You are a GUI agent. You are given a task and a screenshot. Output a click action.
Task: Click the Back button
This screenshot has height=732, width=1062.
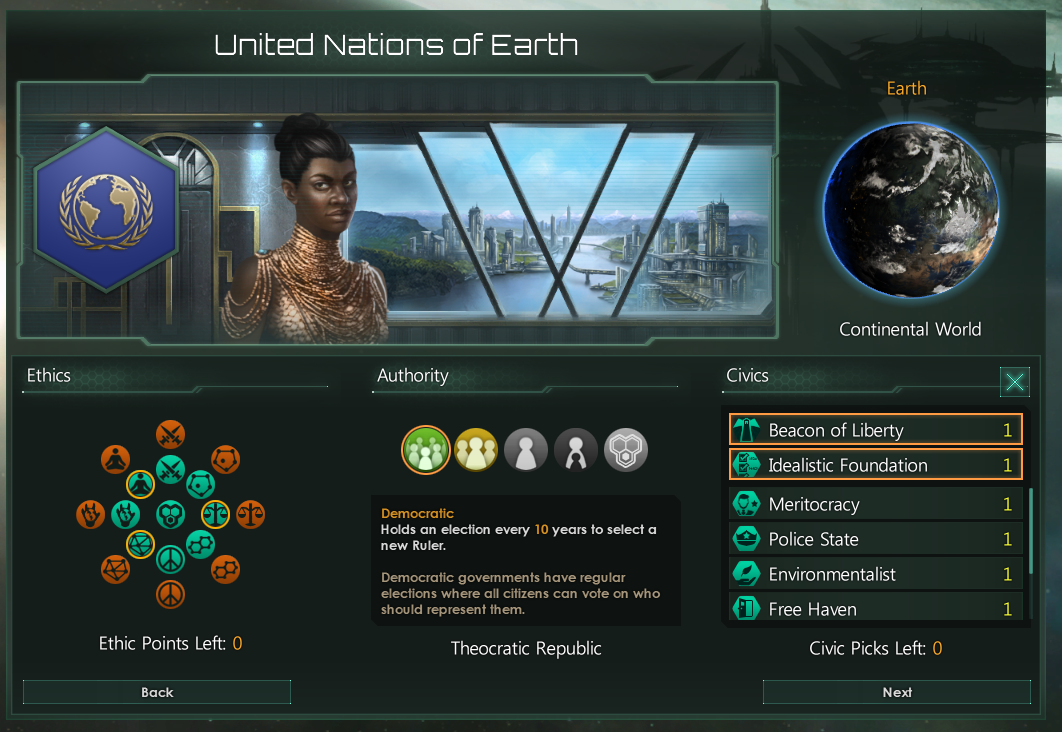pos(157,692)
